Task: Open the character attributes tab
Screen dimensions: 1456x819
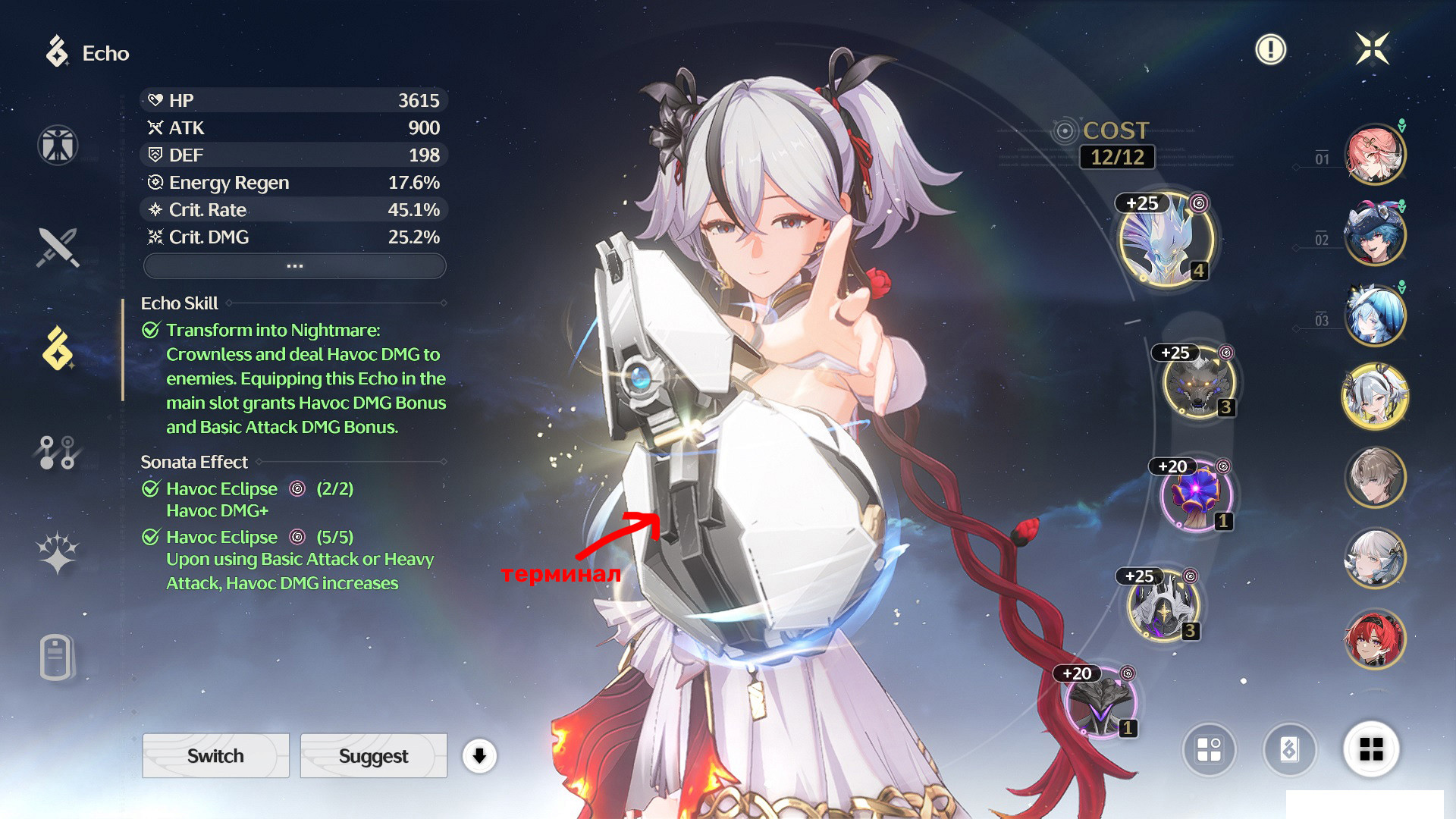Action: (x=58, y=145)
